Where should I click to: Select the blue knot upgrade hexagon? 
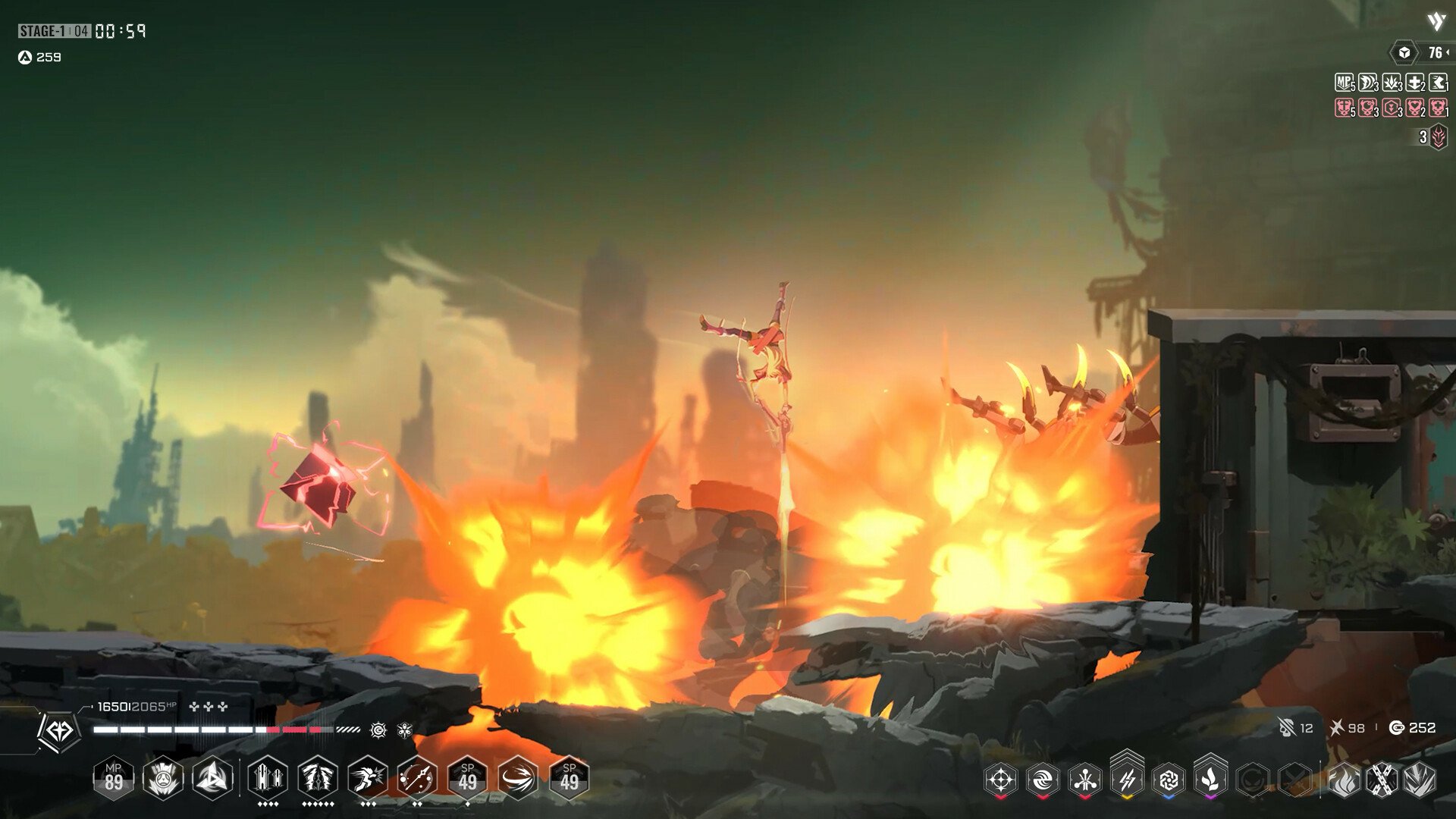point(1169,780)
